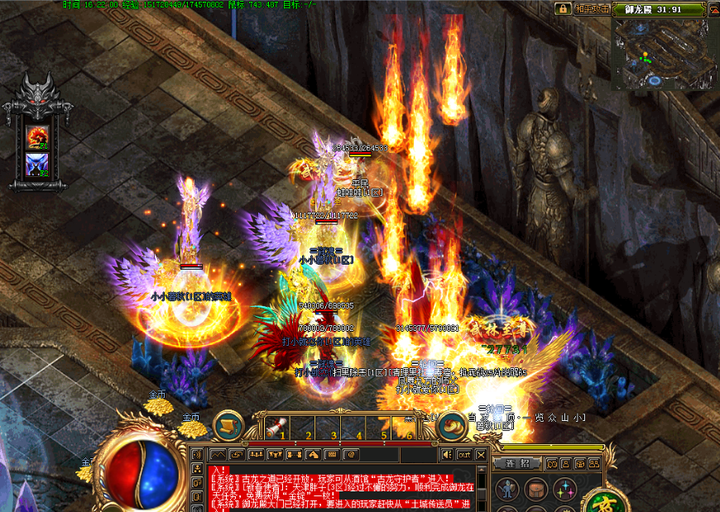Activate the fire dragon skill icon
Image resolution: width=720 pixels, height=512 pixels.
[x=37, y=136]
